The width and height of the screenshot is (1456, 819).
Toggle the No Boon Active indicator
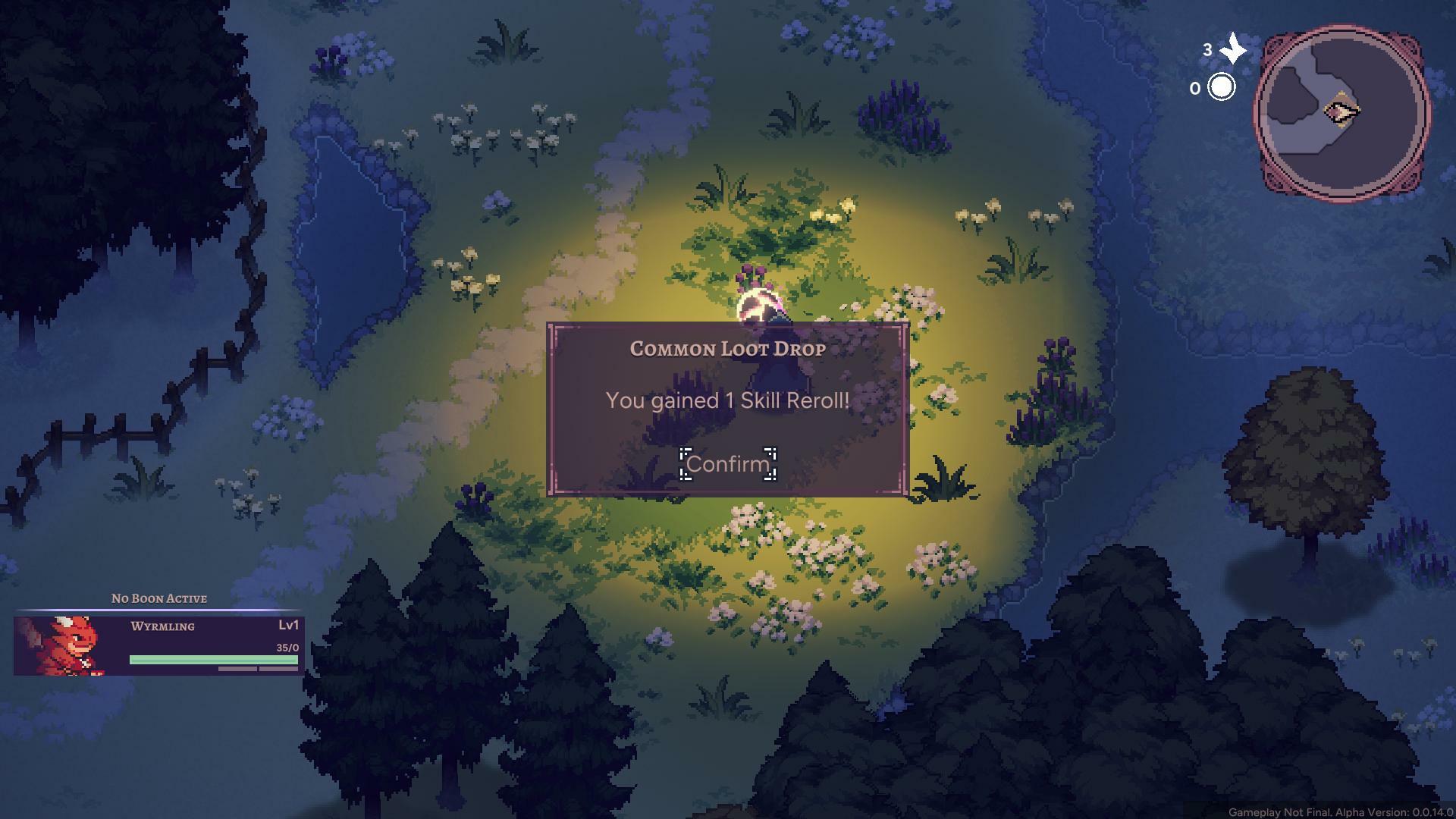coord(159,598)
